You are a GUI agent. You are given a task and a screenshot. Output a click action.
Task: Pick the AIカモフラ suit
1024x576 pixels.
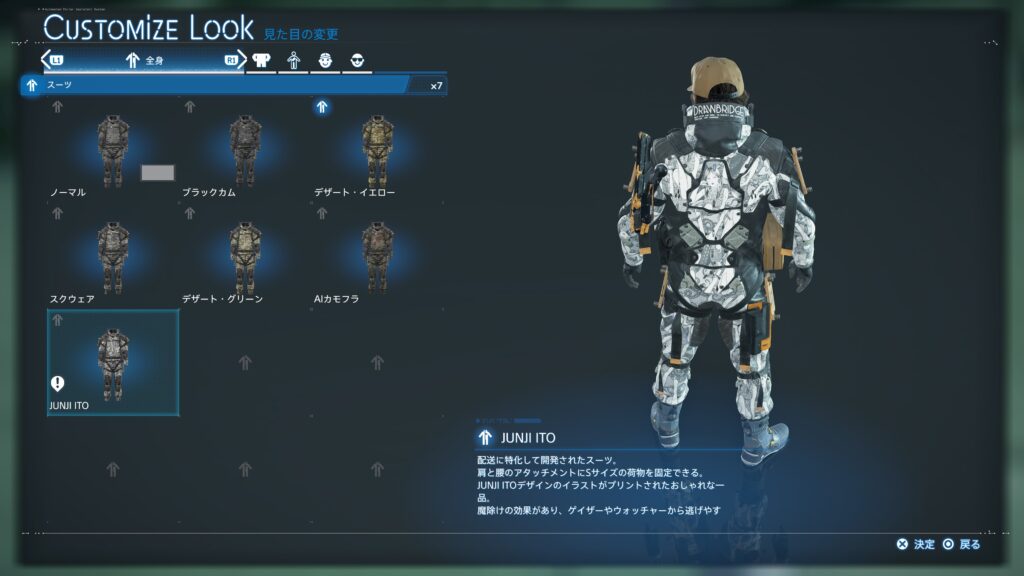[377, 257]
